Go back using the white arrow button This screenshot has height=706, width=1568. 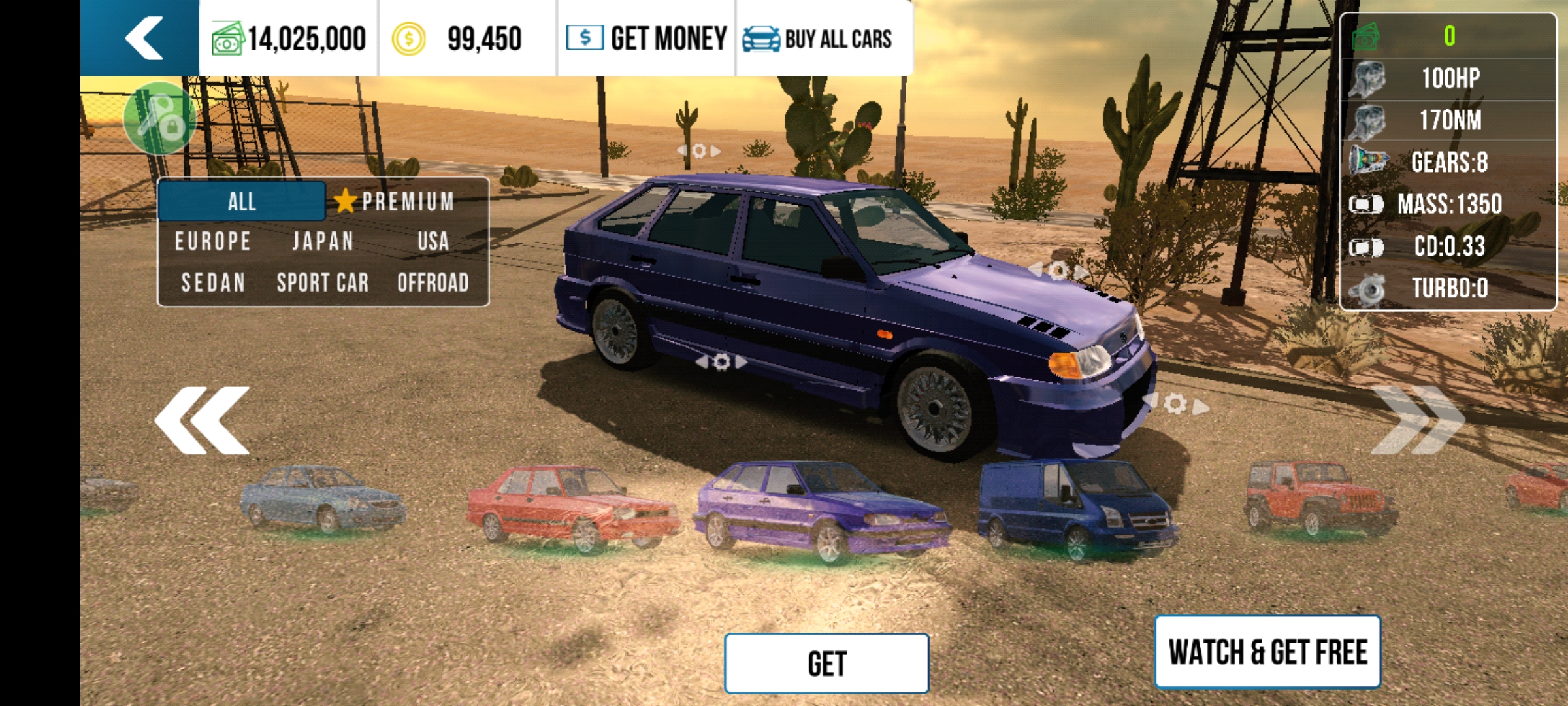(x=142, y=38)
